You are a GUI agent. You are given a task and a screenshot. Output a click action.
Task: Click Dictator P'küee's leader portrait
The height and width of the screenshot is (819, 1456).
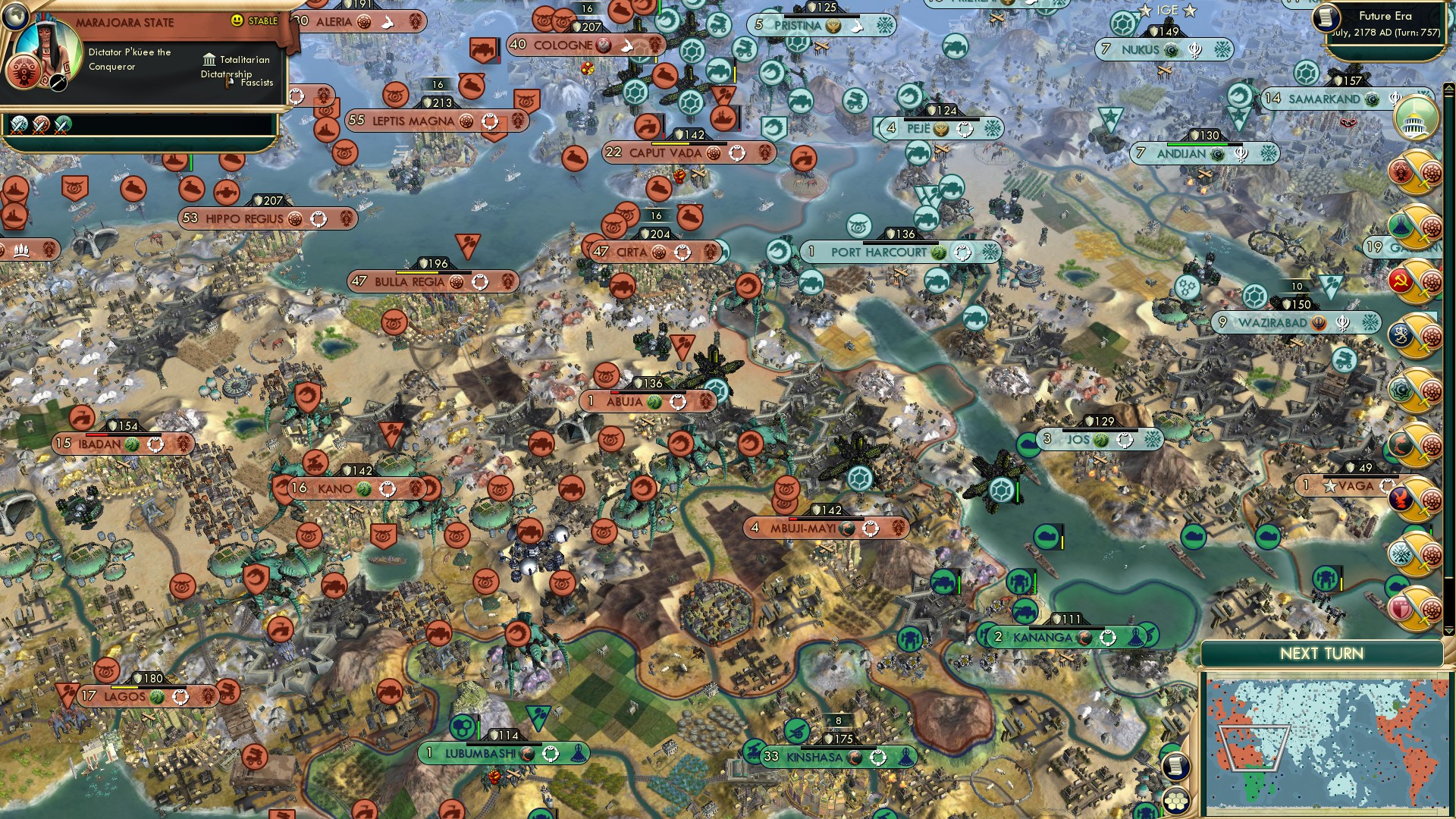pyautogui.click(x=47, y=45)
